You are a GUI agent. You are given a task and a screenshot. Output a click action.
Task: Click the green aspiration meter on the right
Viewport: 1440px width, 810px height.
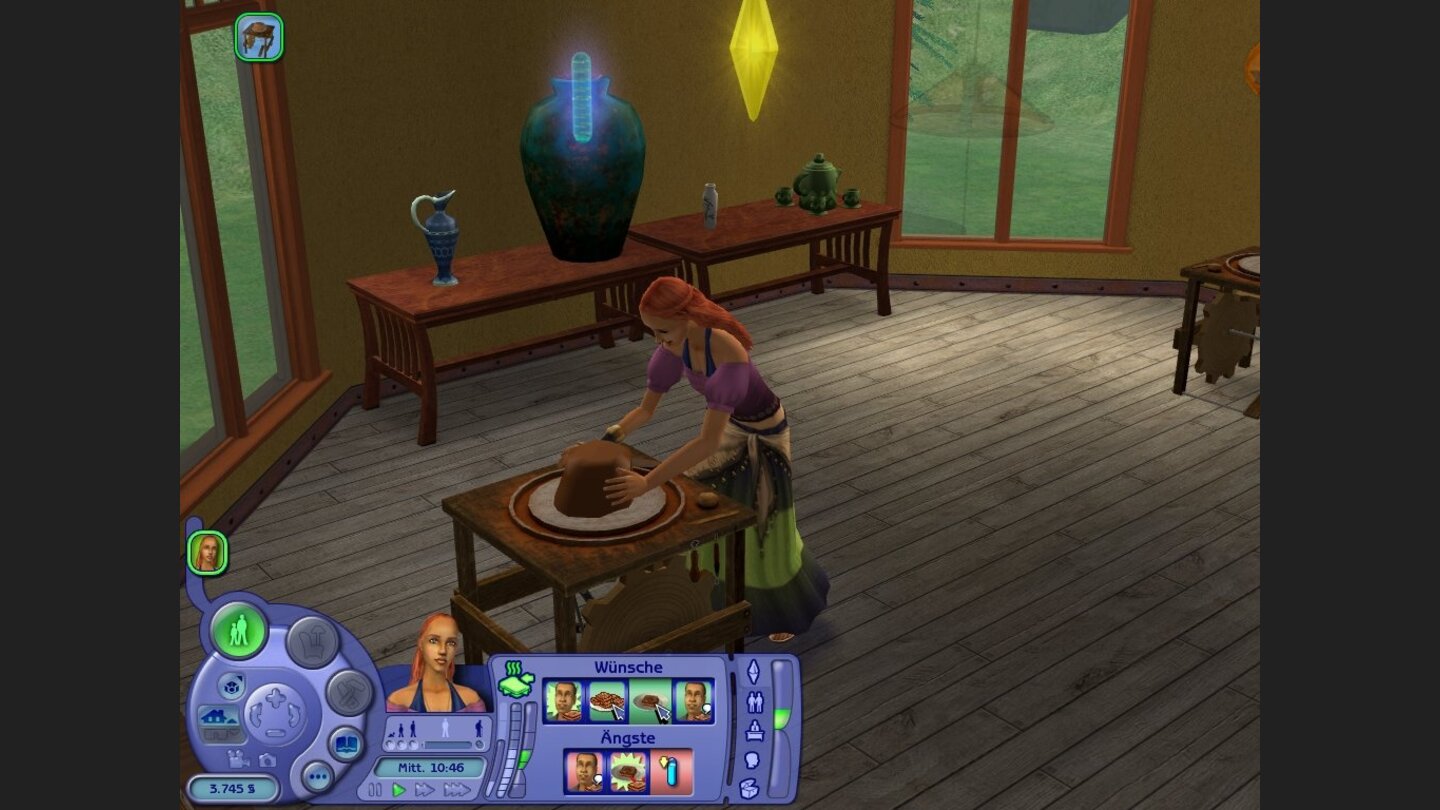[780, 715]
